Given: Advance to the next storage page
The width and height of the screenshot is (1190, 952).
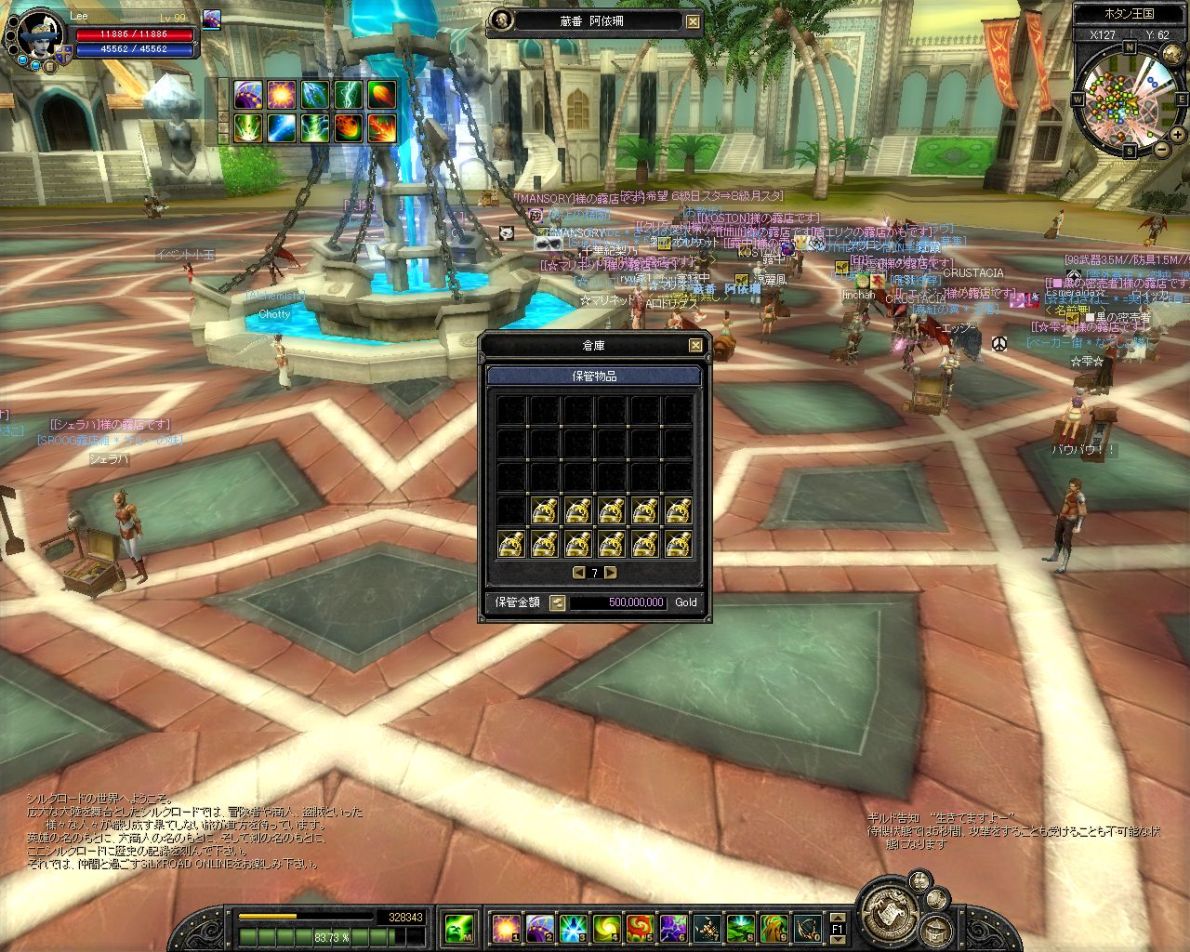Looking at the screenshot, I should pyautogui.click(x=610, y=573).
